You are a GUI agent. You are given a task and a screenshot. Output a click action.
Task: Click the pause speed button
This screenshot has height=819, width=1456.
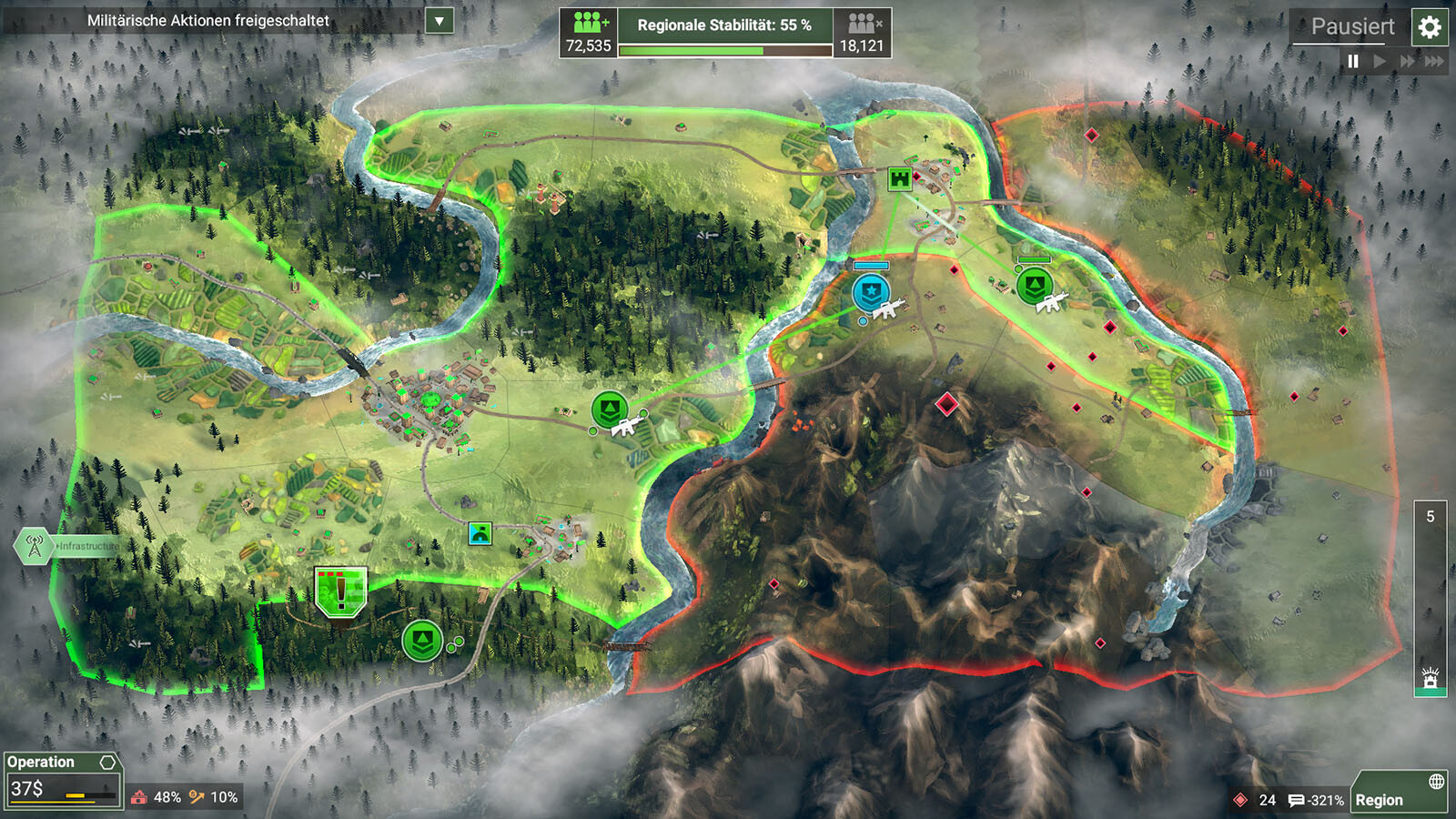(1353, 61)
